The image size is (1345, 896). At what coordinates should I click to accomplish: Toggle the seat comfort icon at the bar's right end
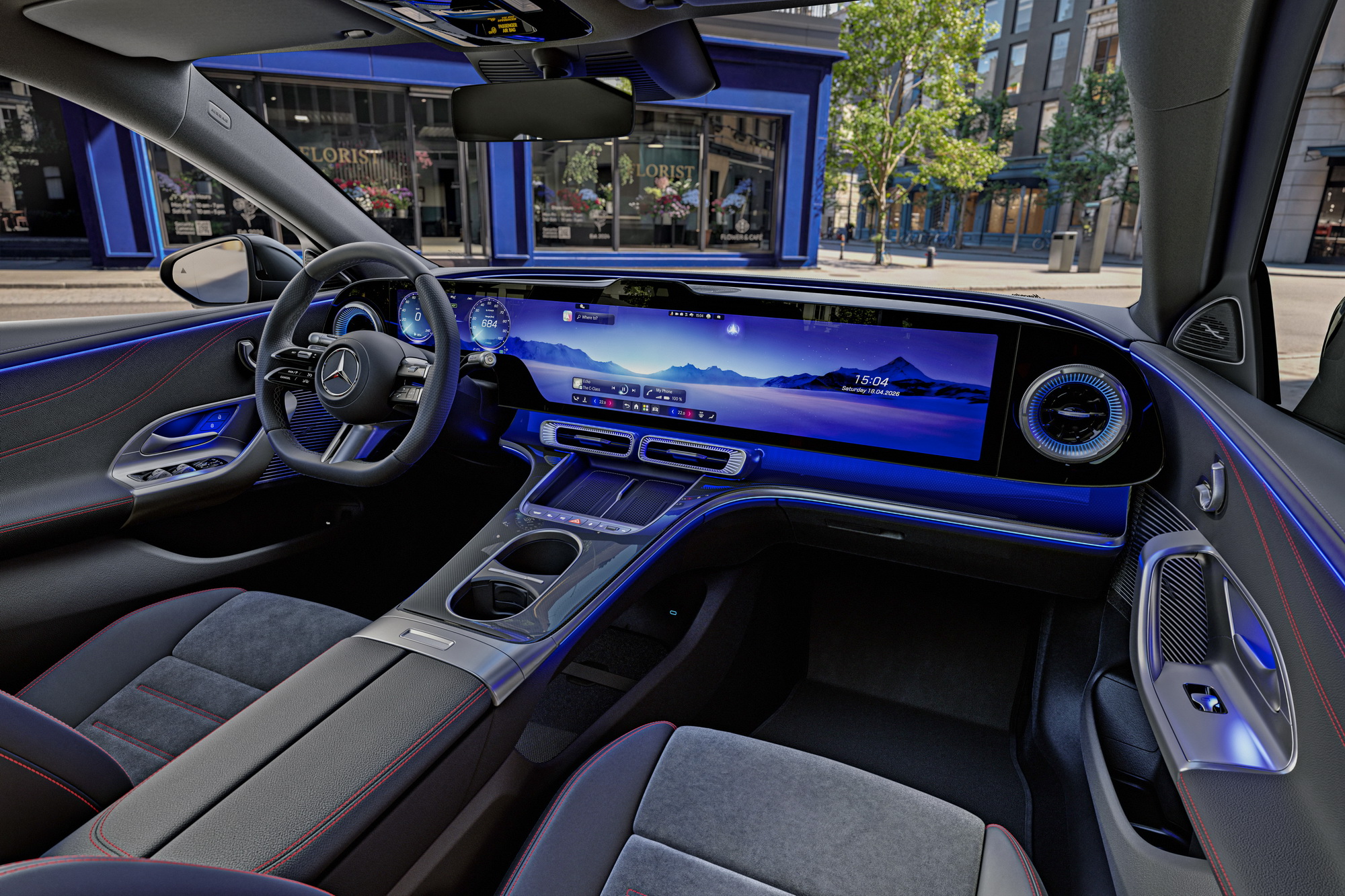coord(712,417)
